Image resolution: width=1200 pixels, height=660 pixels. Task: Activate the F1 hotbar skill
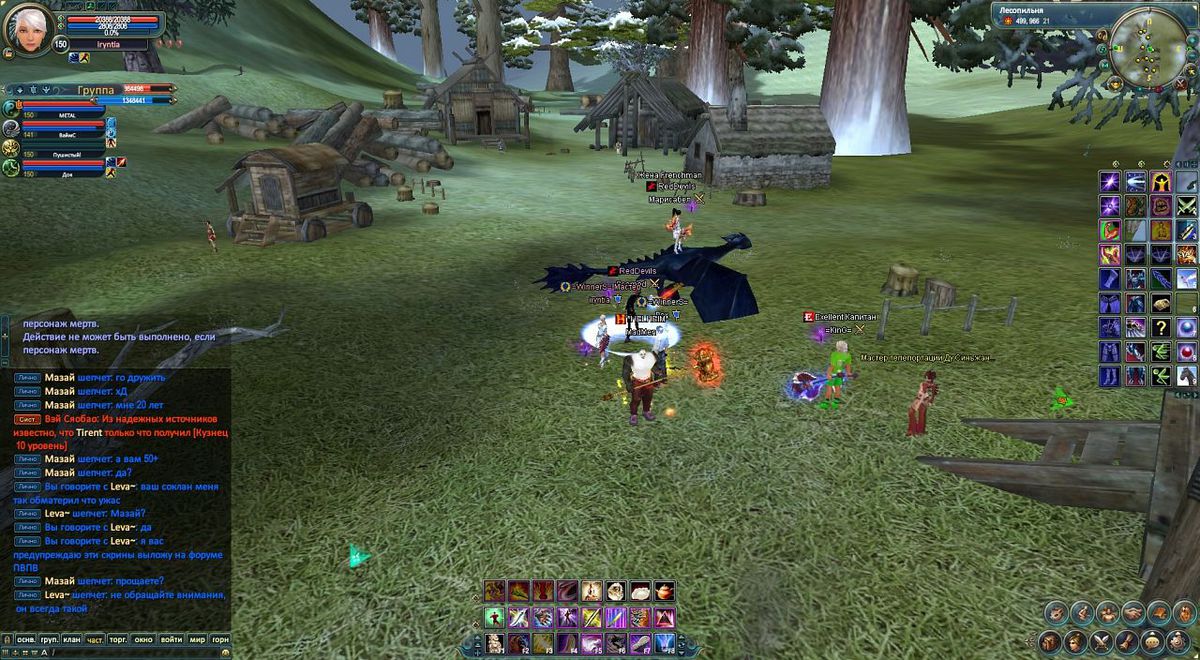[x=494, y=643]
